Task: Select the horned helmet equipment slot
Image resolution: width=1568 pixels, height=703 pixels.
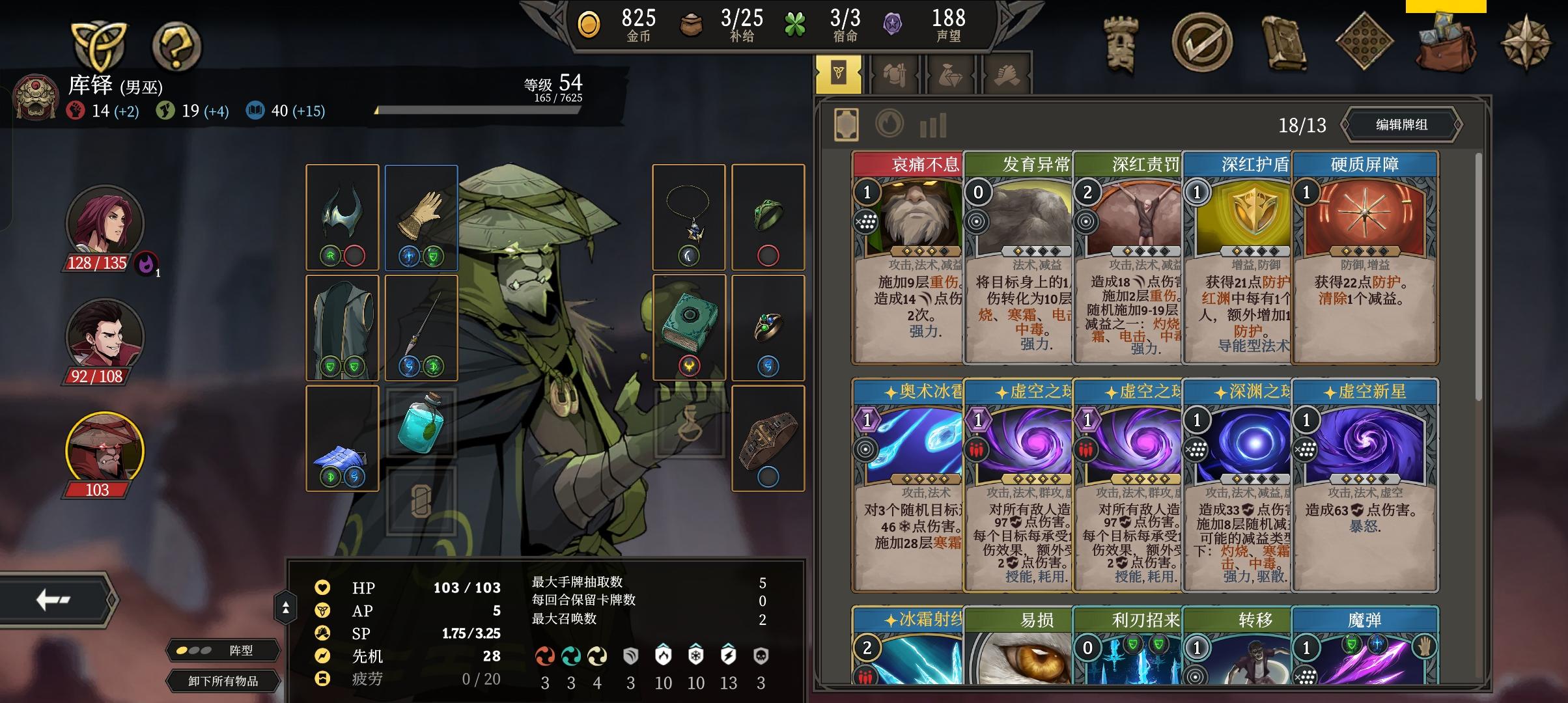Action: (342, 217)
